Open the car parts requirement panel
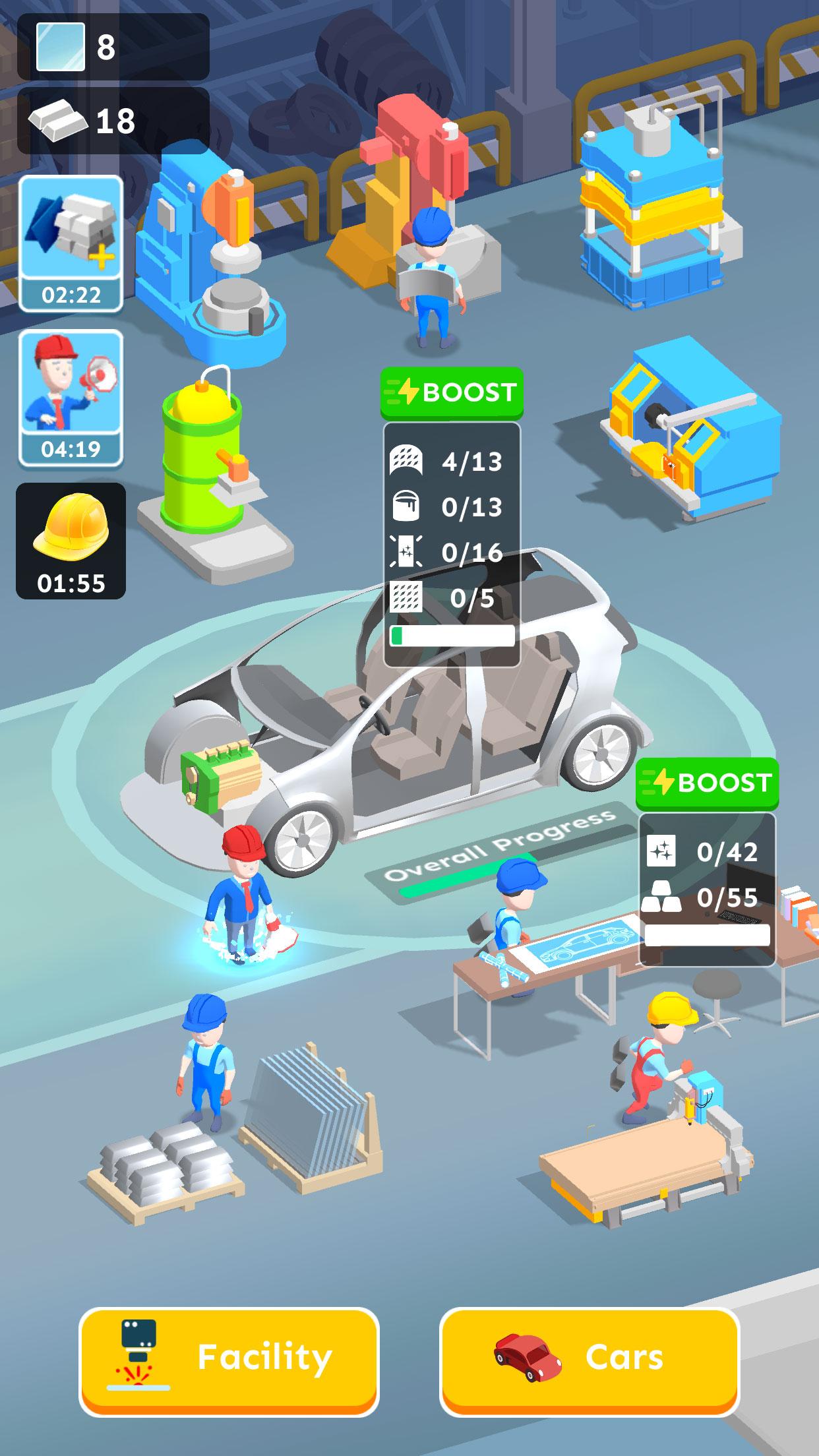Viewport: 819px width, 1456px height. 452,544
